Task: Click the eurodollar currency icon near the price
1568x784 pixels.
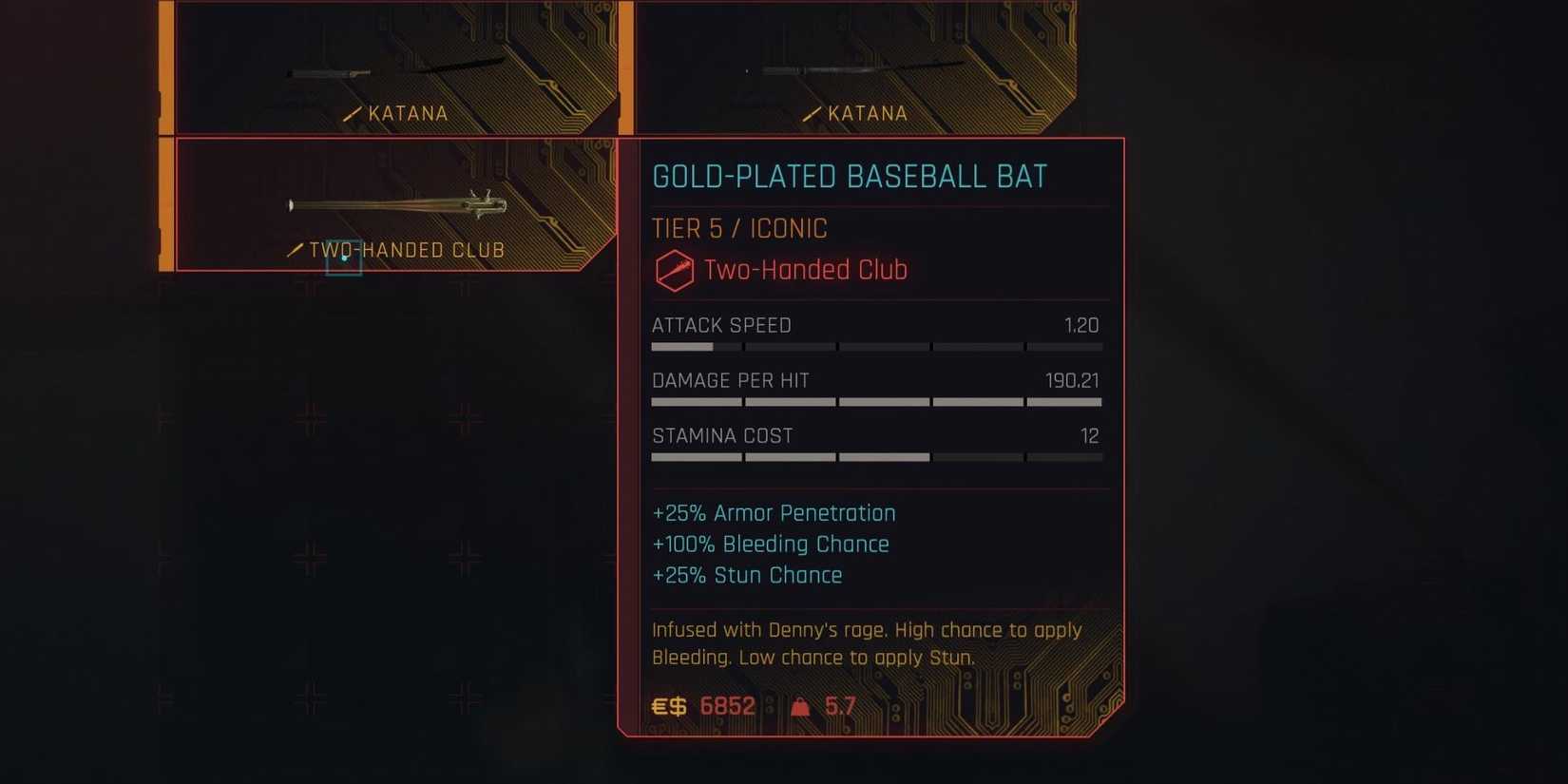Action: 668,706
